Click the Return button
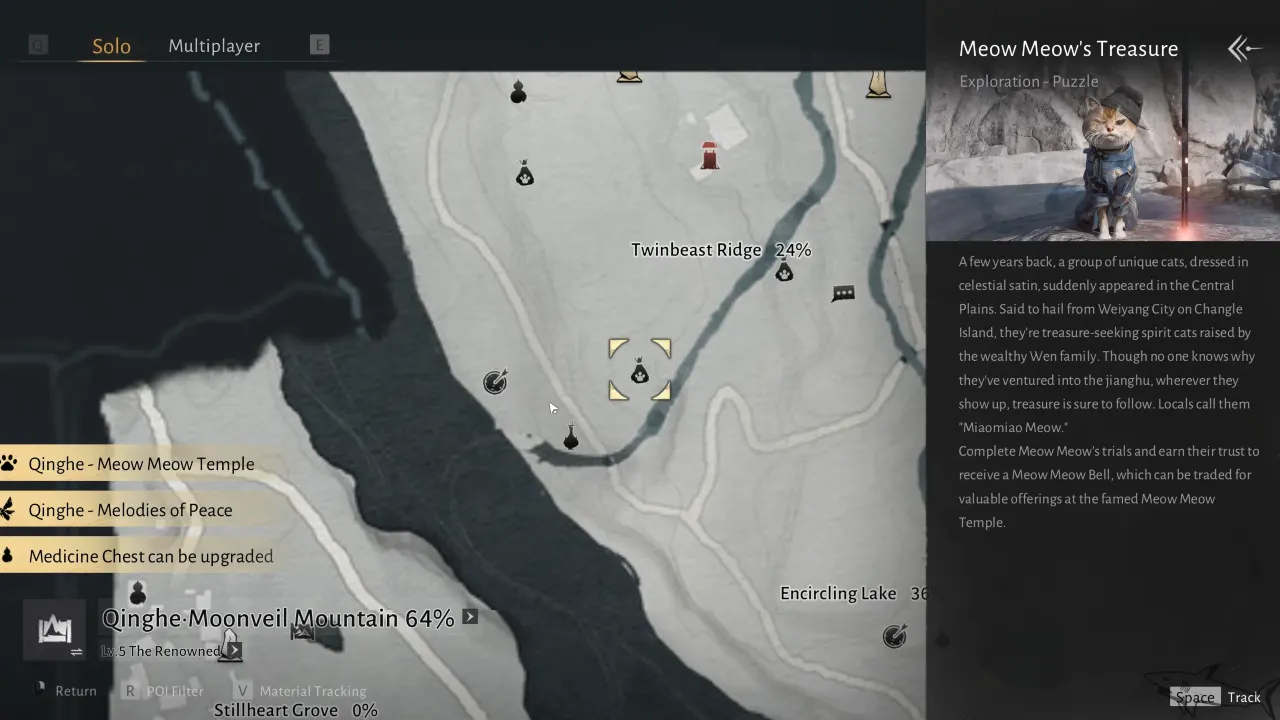 75,690
